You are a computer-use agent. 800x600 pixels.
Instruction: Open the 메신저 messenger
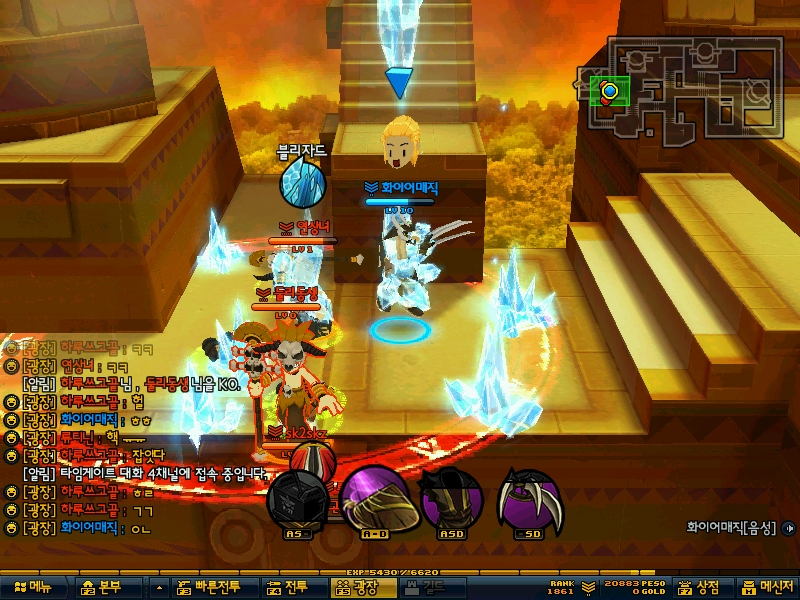point(767,588)
